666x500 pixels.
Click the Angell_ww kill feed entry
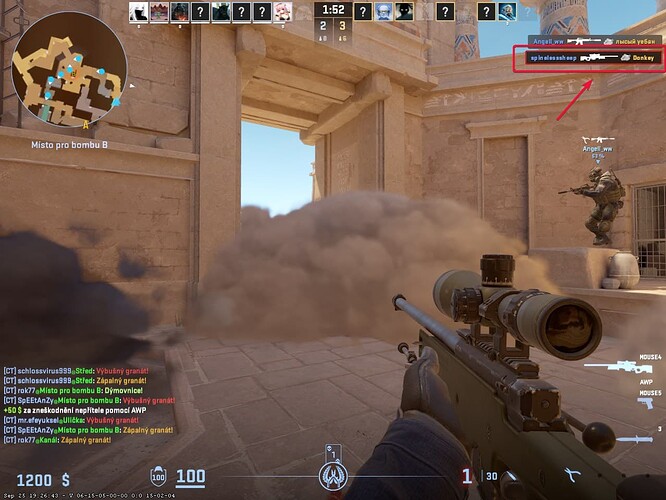tap(594, 41)
